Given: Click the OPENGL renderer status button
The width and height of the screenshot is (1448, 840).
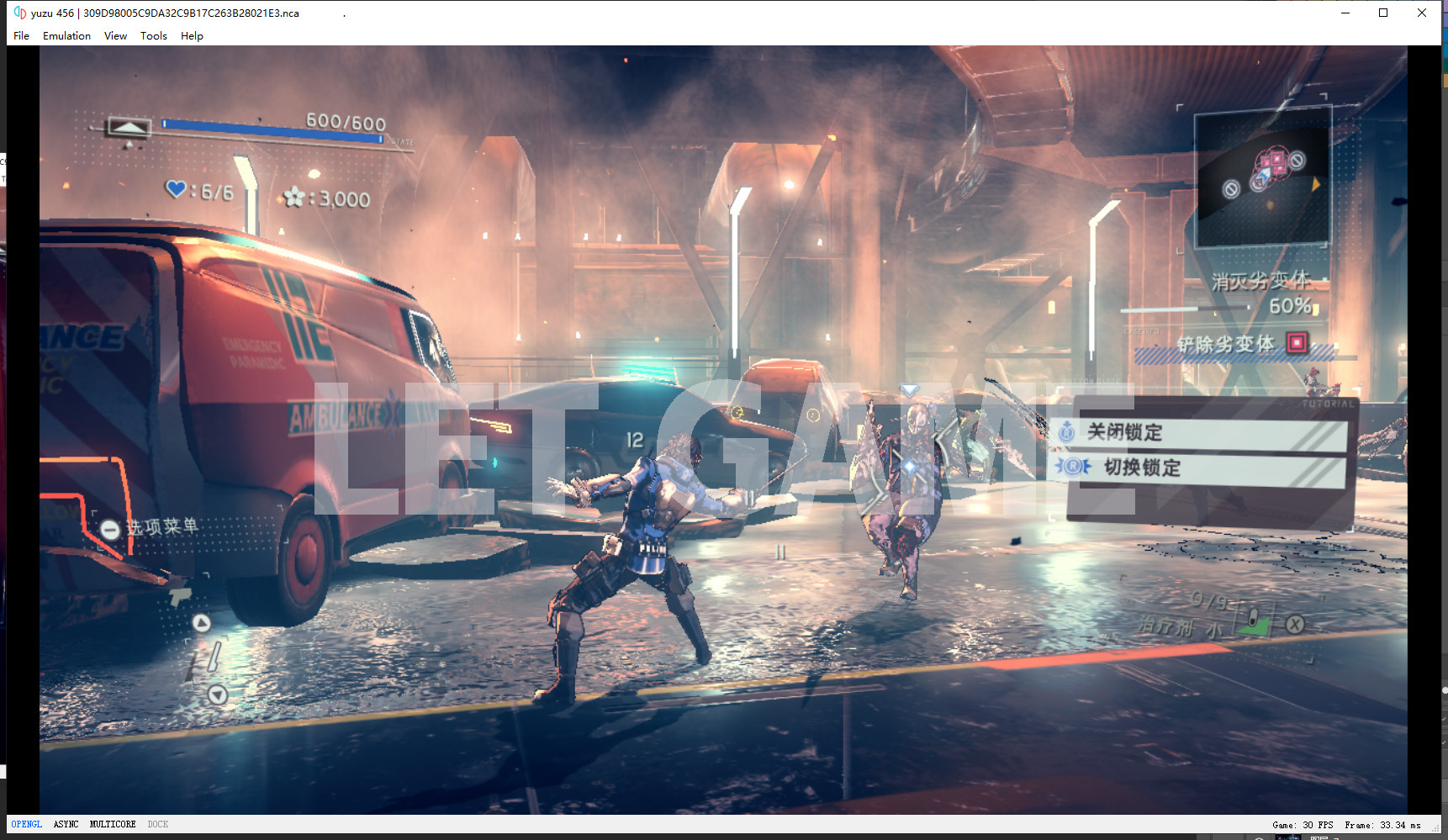Looking at the screenshot, I should [26, 825].
